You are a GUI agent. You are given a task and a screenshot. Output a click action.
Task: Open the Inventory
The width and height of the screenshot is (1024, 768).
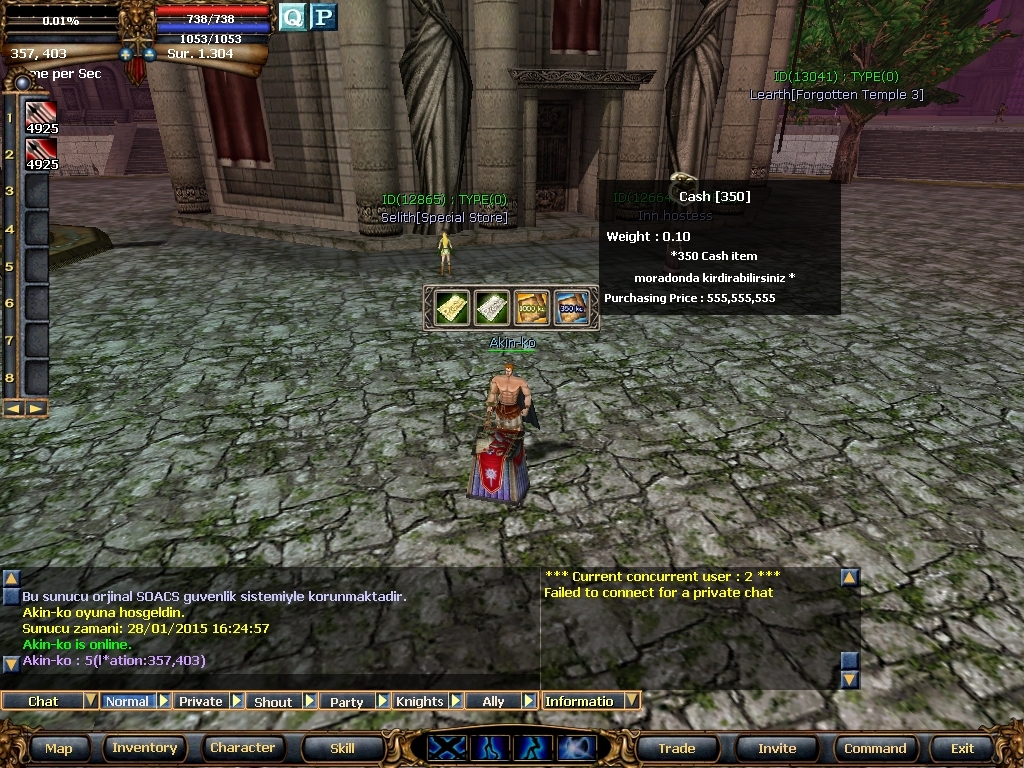(144, 748)
